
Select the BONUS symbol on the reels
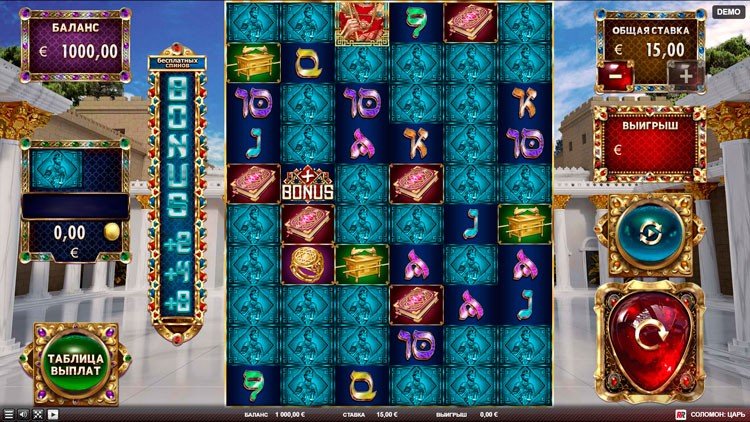click(x=307, y=184)
